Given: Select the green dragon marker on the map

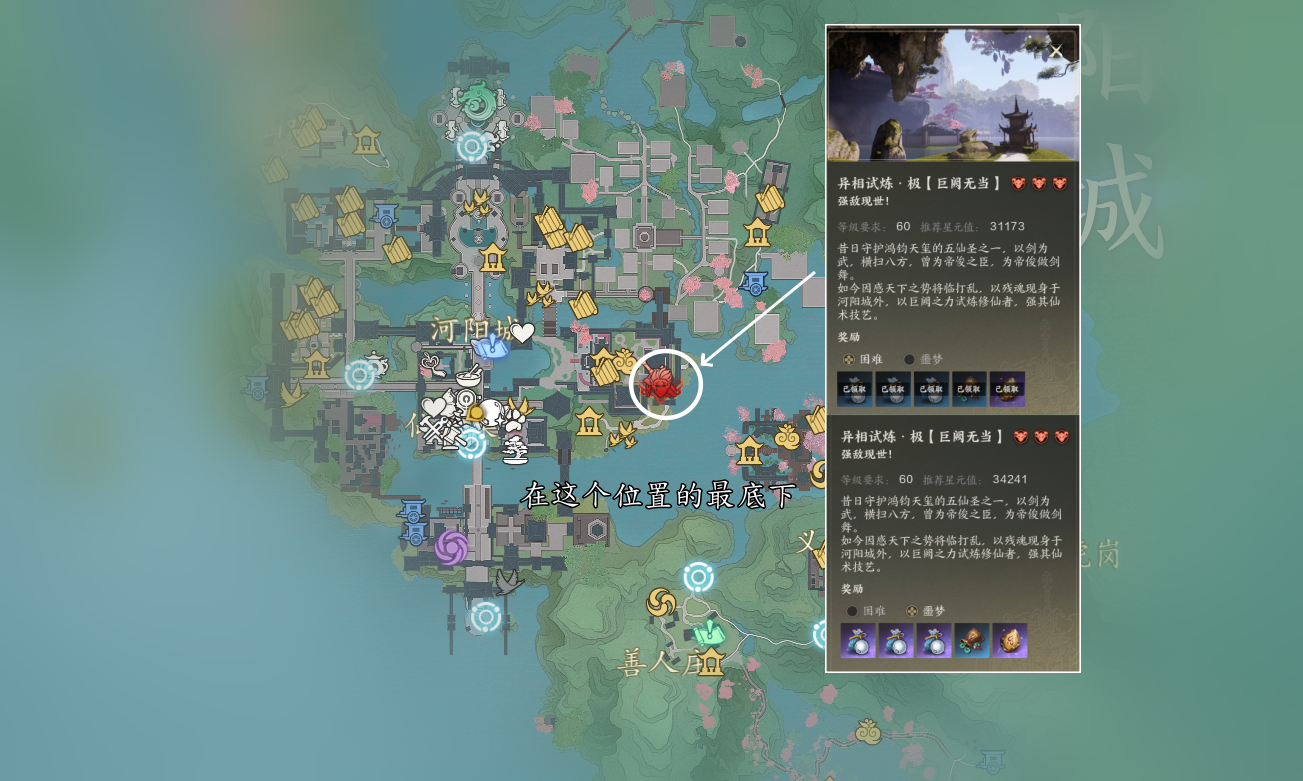Looking at the screenshot, I should 477,100.
